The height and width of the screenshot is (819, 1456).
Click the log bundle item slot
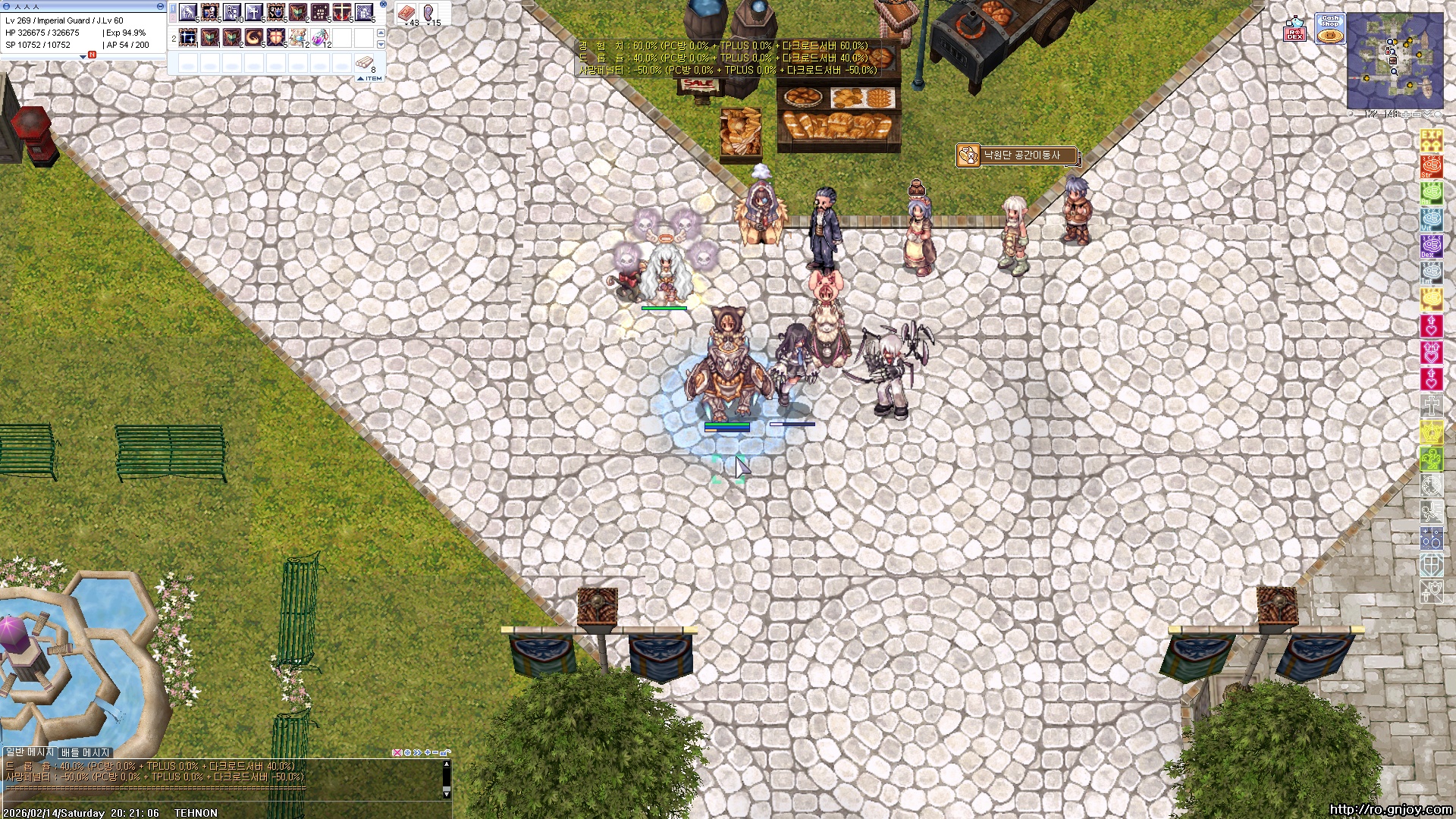(365, 62)
